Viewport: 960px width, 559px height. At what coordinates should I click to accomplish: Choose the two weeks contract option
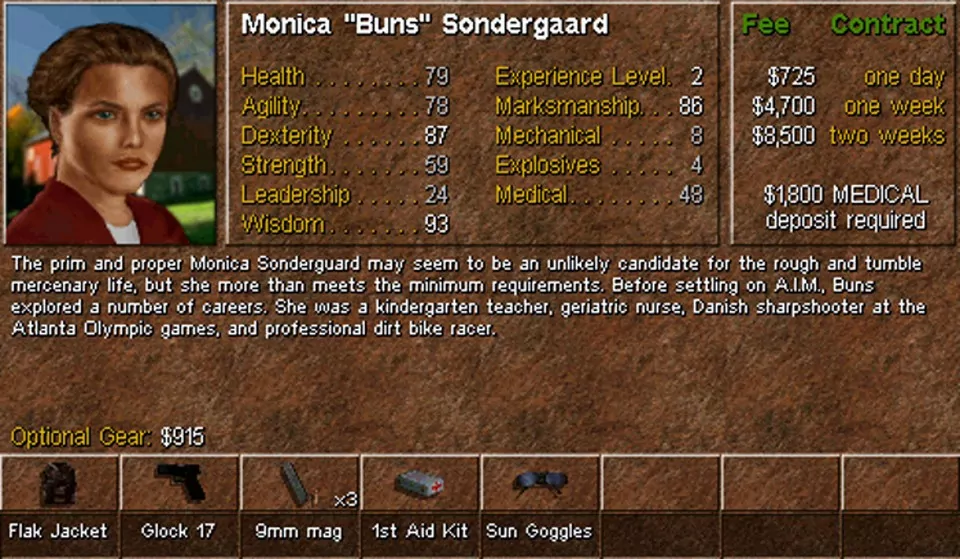pyautogui.click(x=887, y=135)
